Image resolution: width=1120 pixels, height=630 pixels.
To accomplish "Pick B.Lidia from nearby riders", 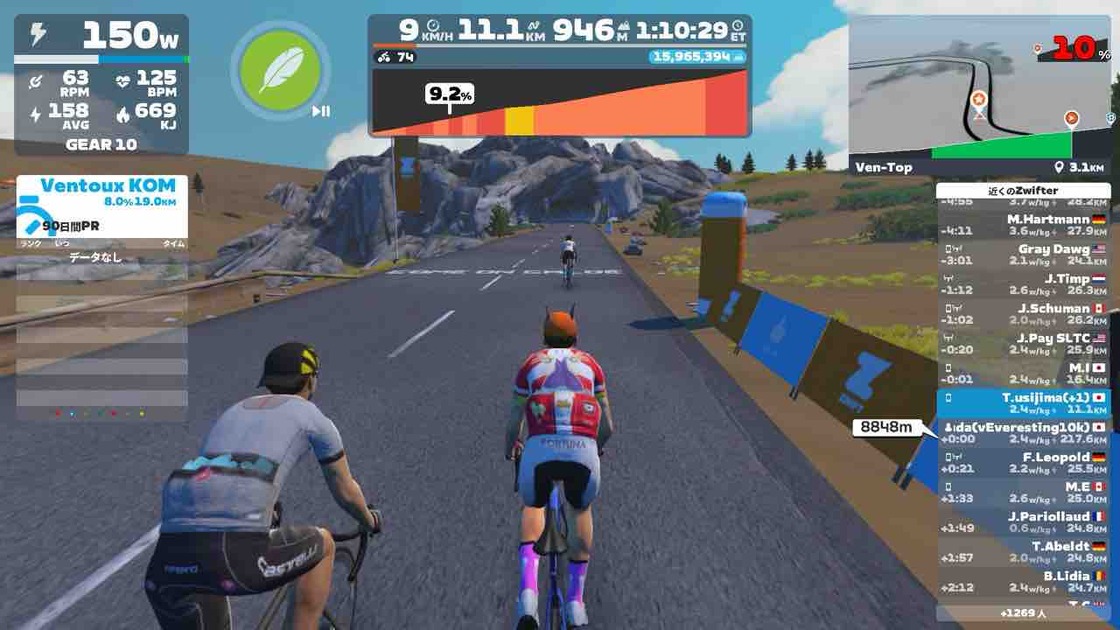I will (1024, 581).
